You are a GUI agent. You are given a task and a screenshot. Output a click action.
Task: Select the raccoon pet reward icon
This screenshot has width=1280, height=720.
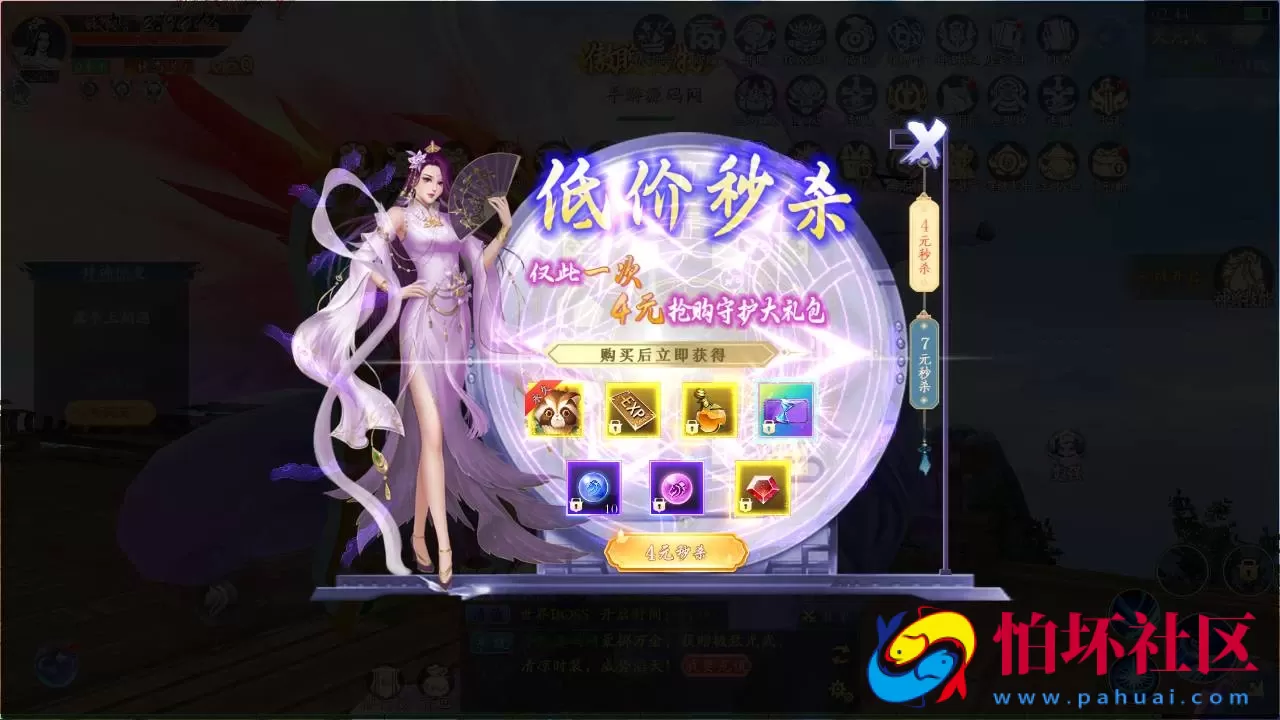[x=555, y=410]
